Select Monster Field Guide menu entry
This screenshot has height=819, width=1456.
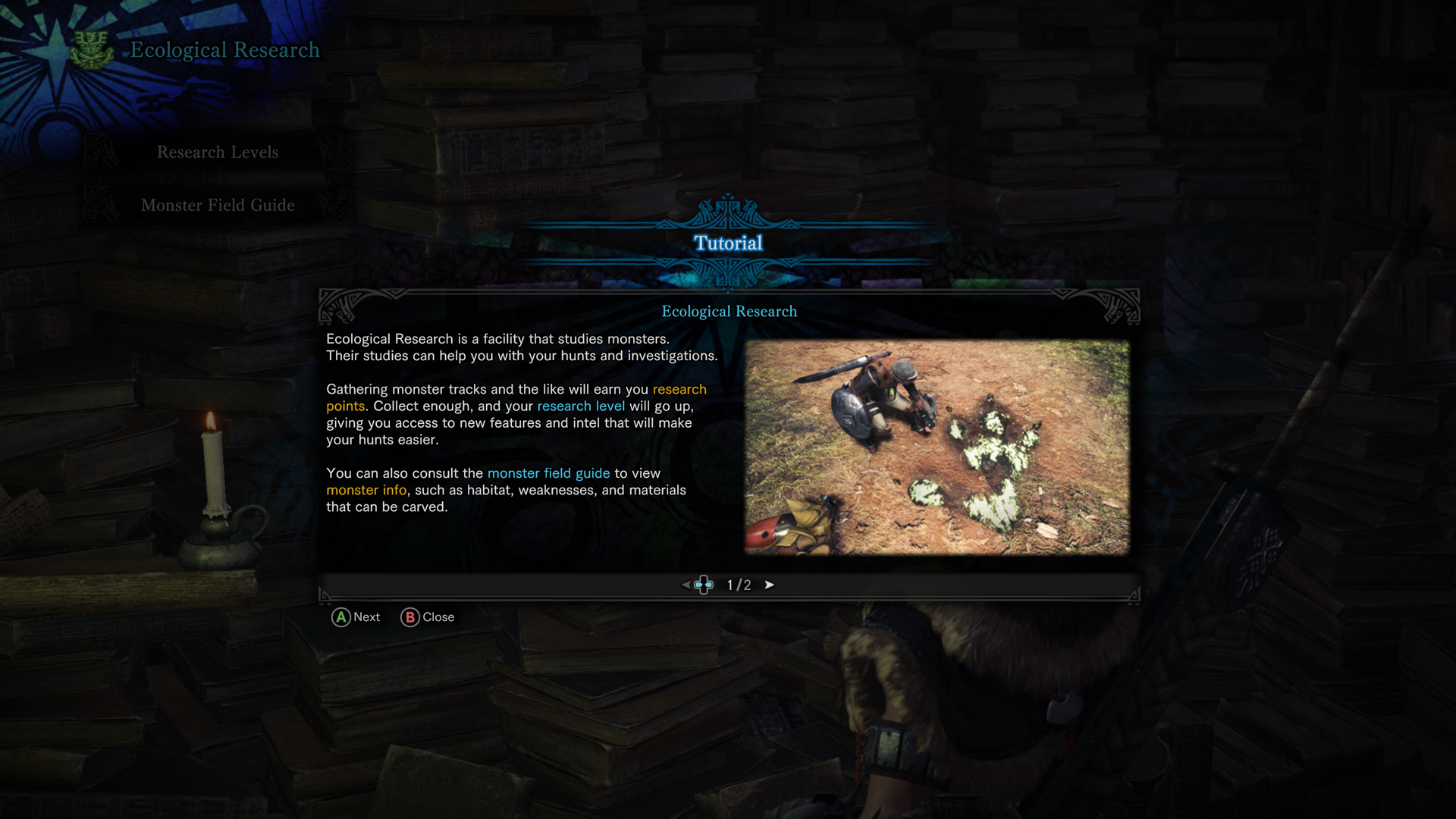click(218, 206)
